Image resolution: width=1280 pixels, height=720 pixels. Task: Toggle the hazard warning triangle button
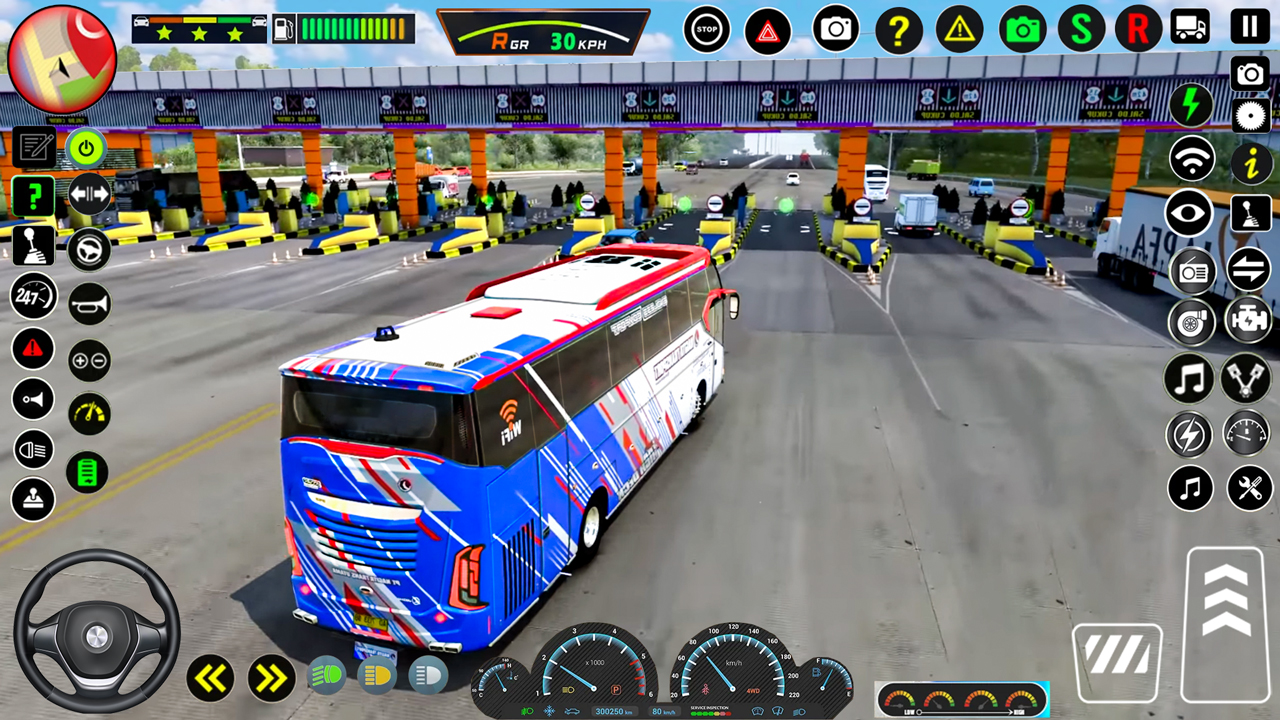[767, 31]
